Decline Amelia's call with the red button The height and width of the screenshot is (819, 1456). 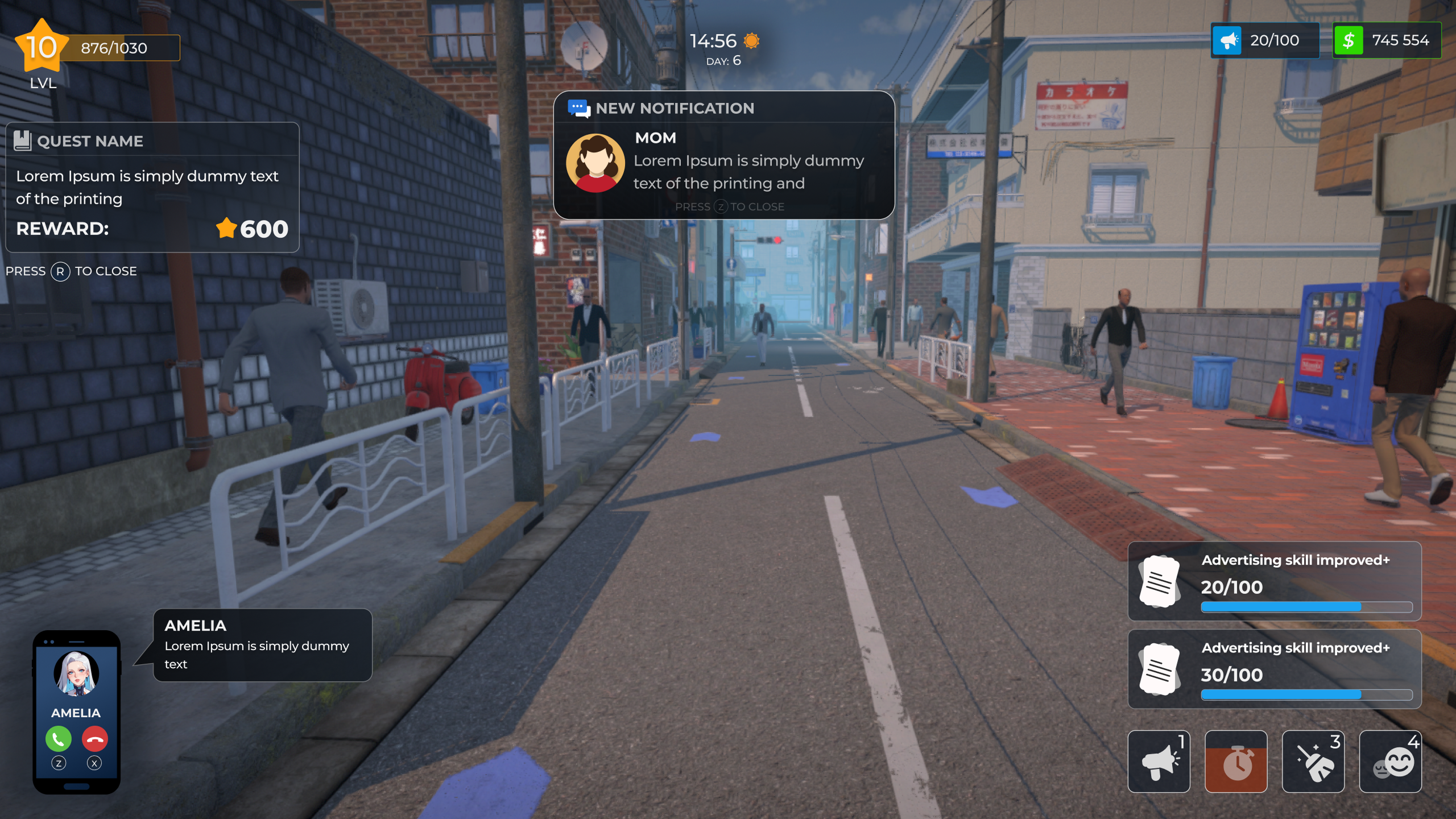(94, 739)
